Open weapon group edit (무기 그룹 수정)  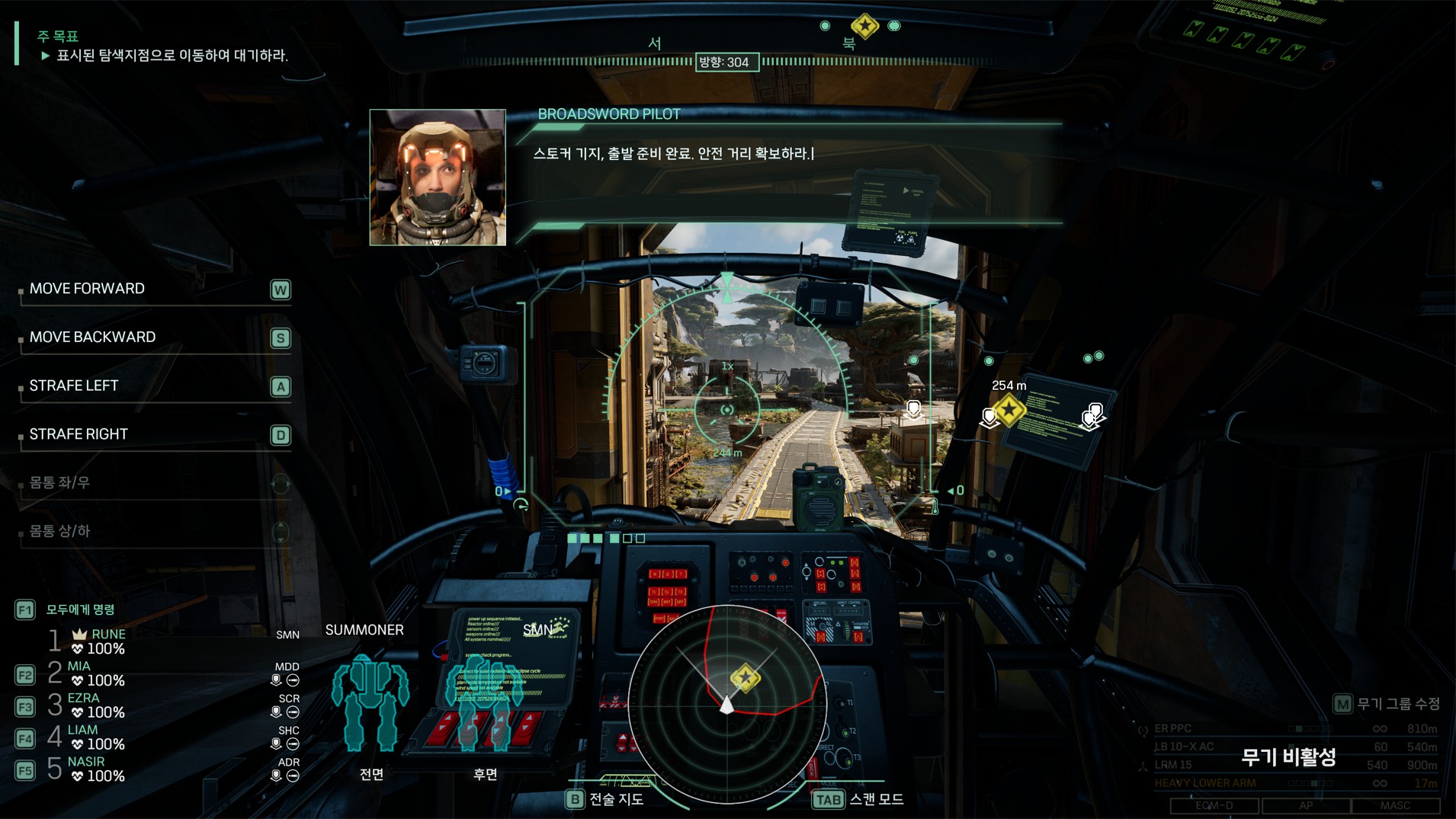click(1387, 704)
